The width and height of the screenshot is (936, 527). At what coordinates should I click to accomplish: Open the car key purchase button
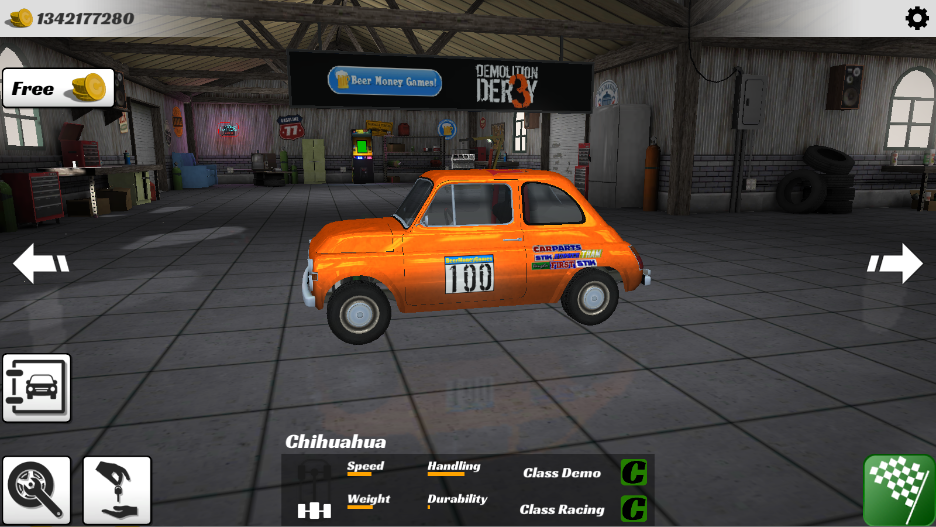(x=117, y=490)
